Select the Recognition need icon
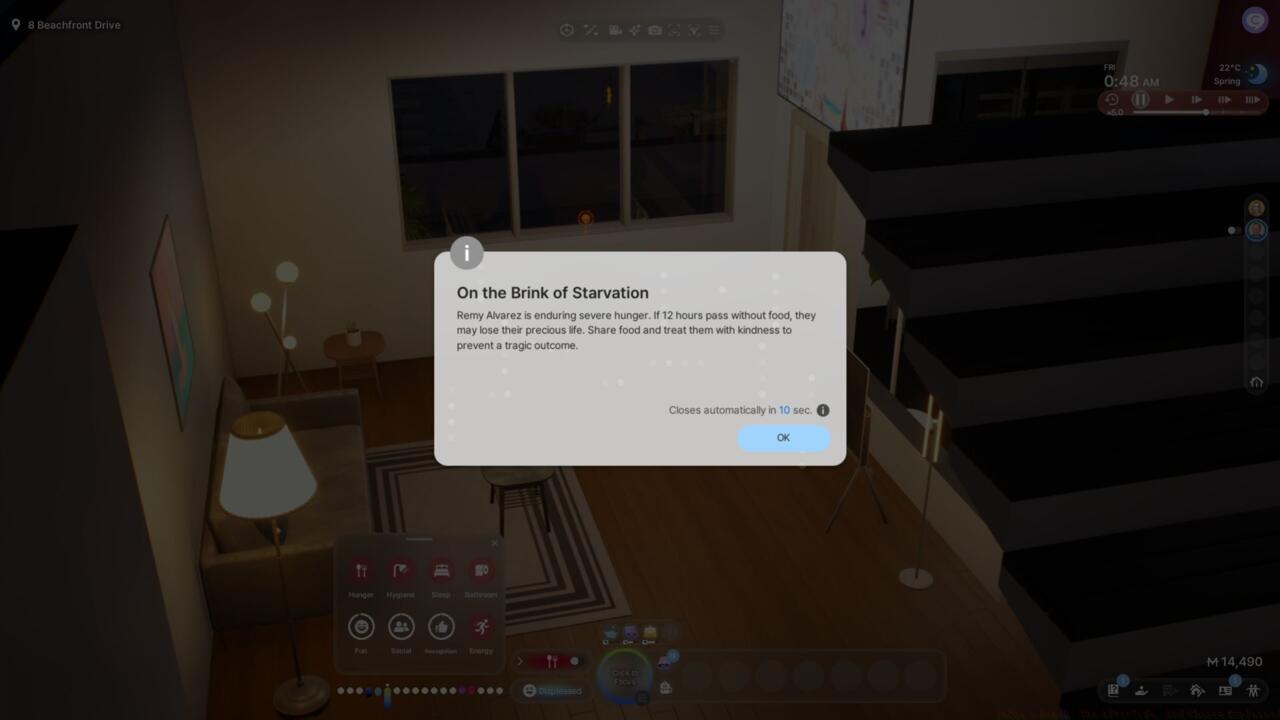The height and width of the screenshot is (720, 1280). [441, 627]
